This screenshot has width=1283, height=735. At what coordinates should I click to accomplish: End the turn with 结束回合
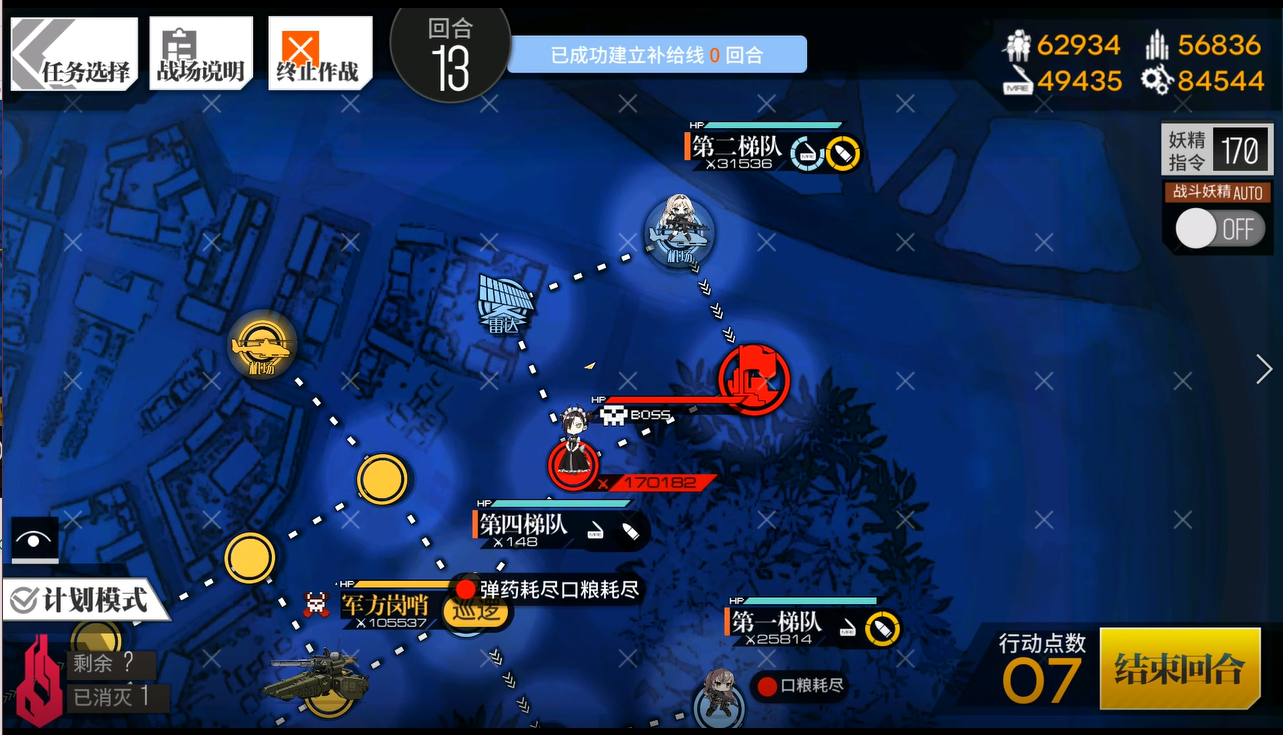coord(1179,668)
